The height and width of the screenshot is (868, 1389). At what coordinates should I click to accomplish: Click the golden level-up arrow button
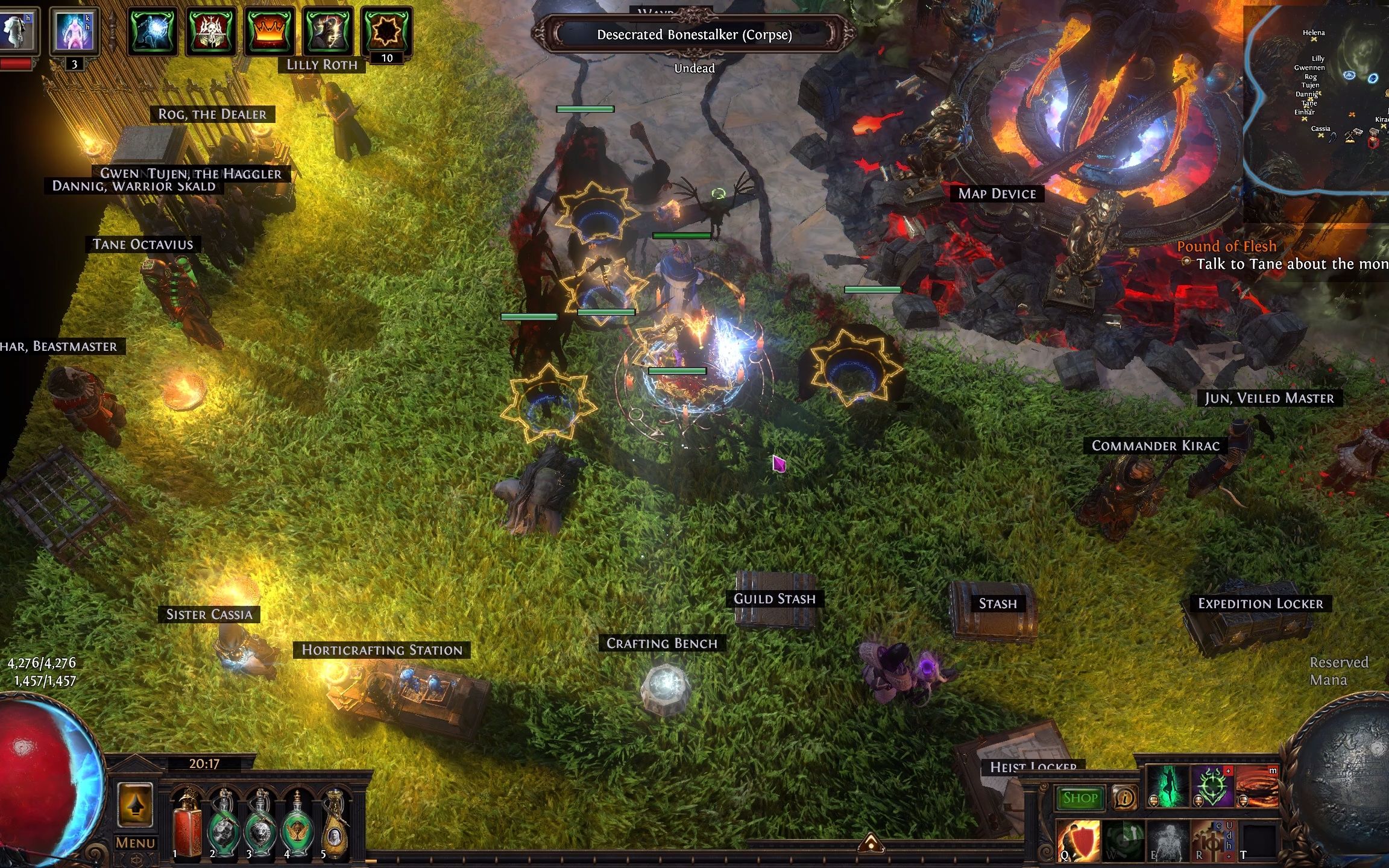click(135, 805)
